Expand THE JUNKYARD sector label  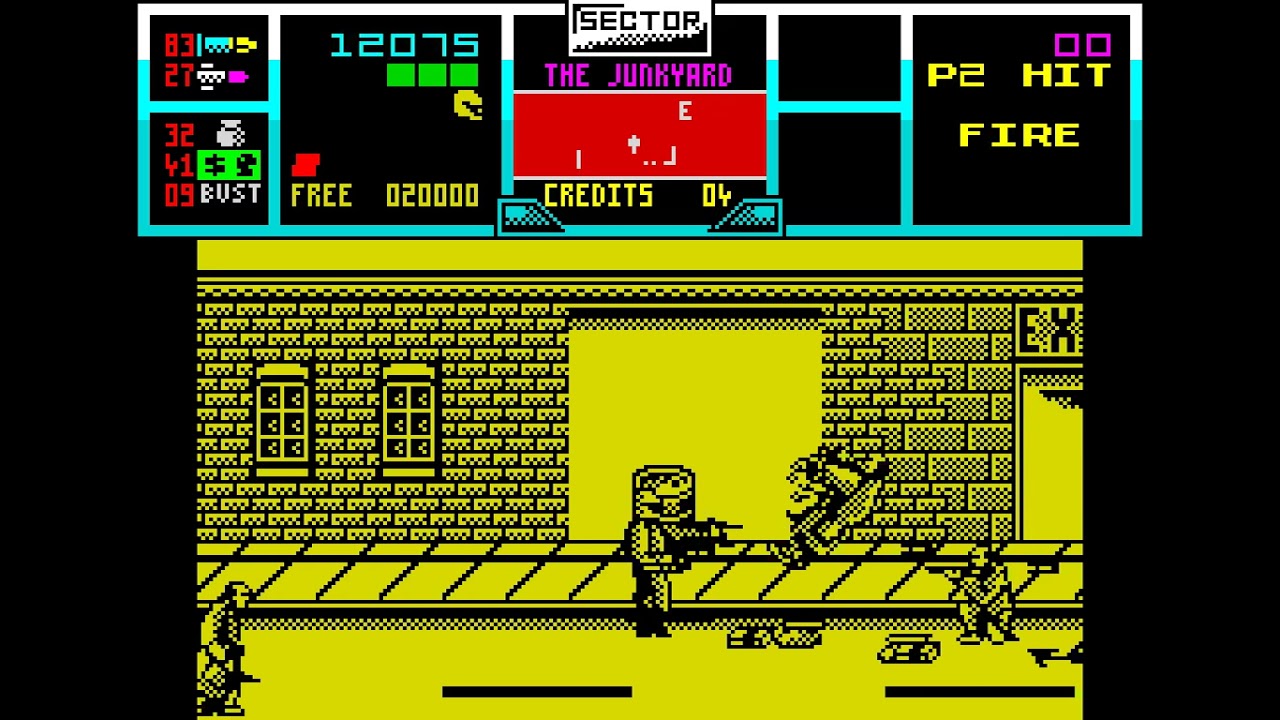pos(638,76)
